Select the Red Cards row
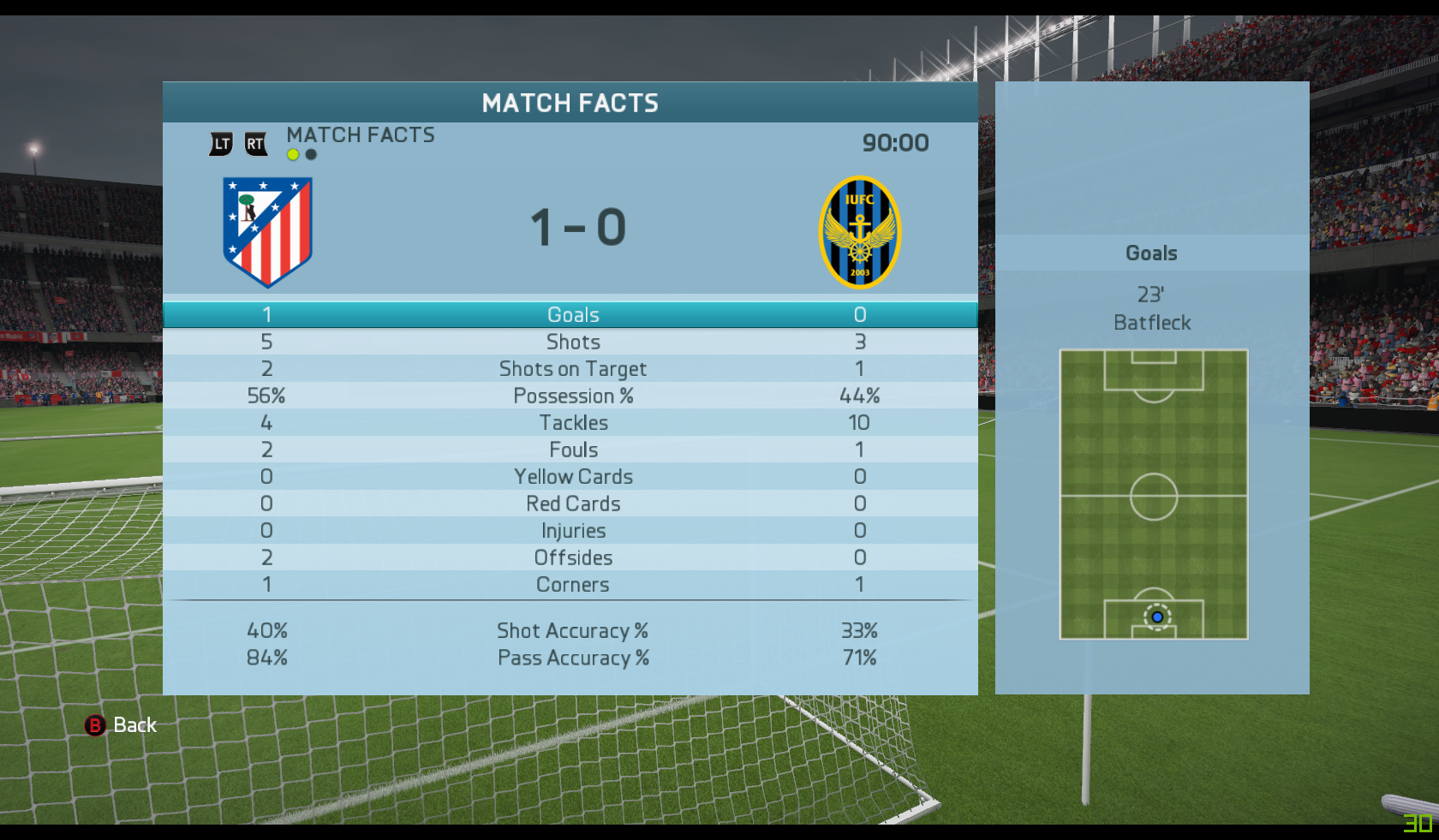Screen dimensions: 1439x840 [572, 504]
